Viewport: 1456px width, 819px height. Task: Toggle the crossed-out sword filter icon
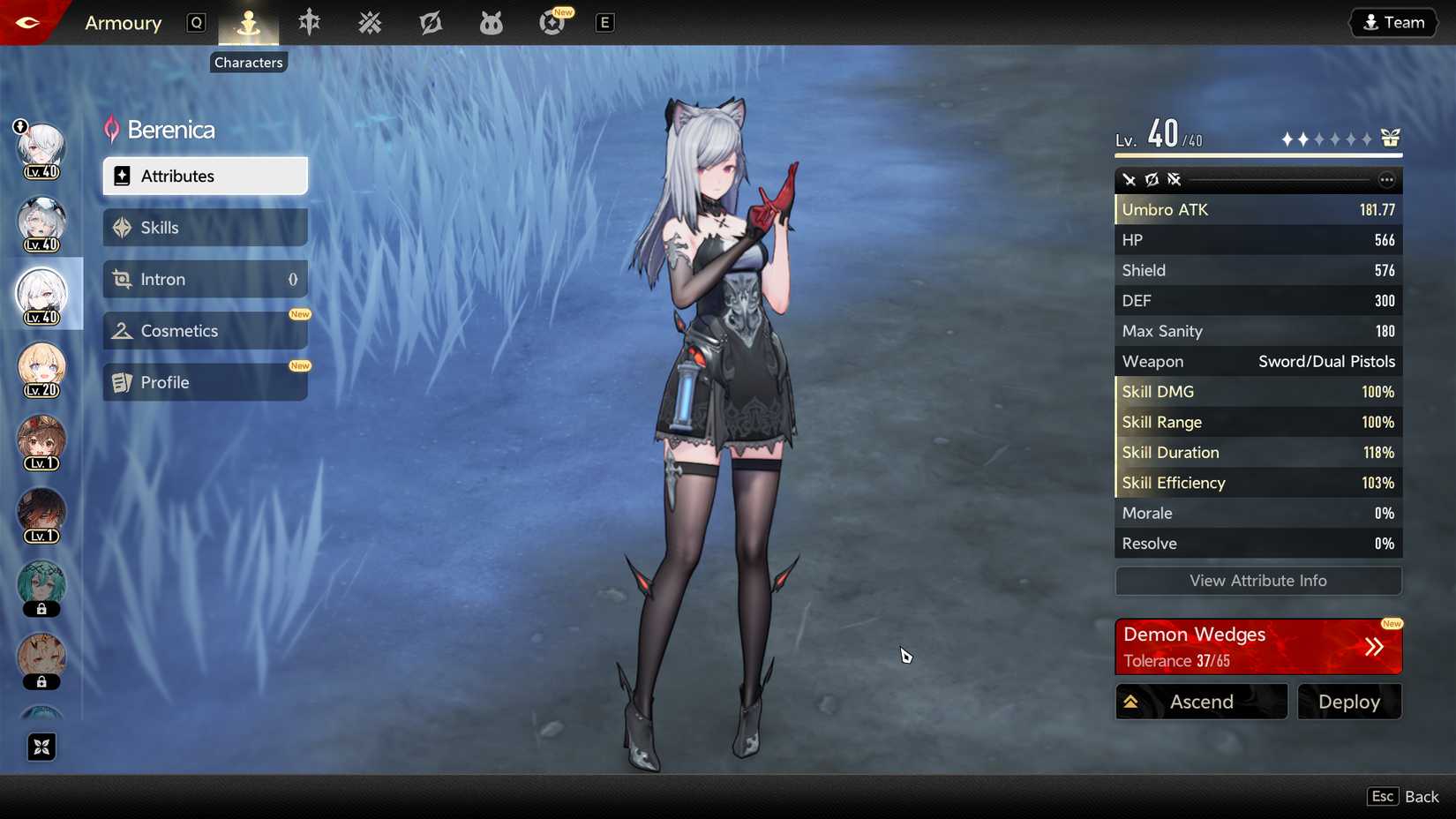1175,179
